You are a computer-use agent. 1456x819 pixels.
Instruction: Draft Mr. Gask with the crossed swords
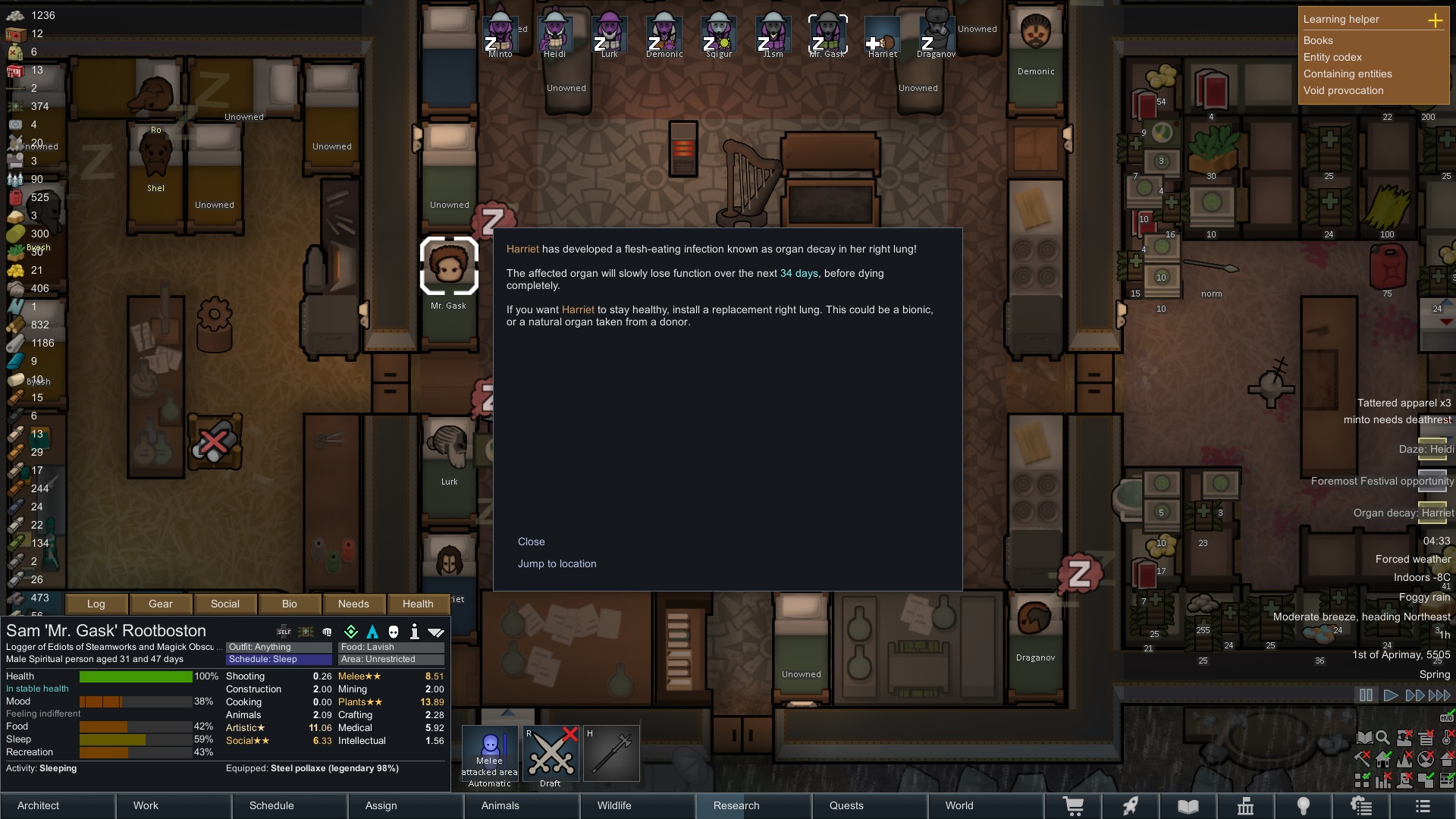point(551,753)
